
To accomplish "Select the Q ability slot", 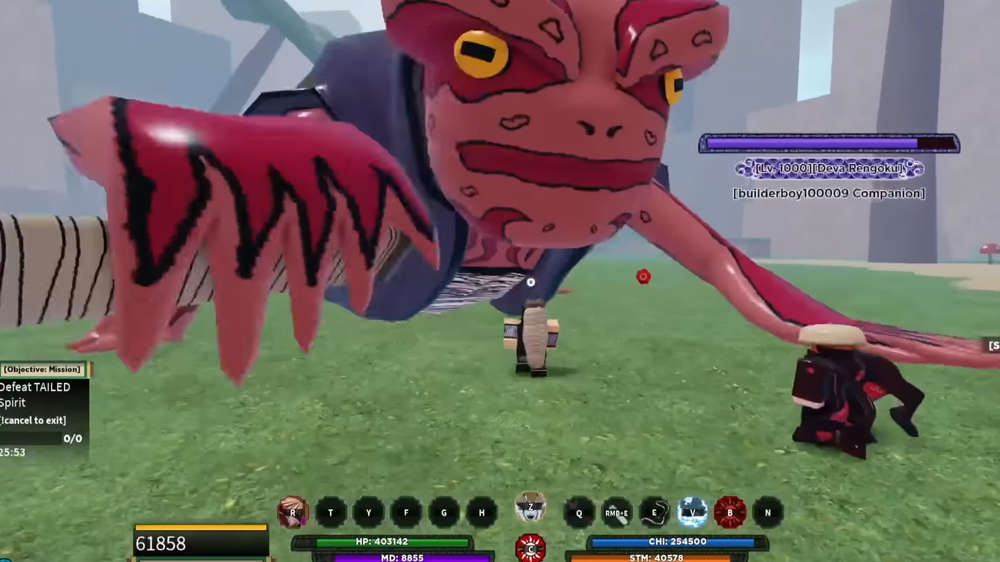I will [x=579, y=512].
